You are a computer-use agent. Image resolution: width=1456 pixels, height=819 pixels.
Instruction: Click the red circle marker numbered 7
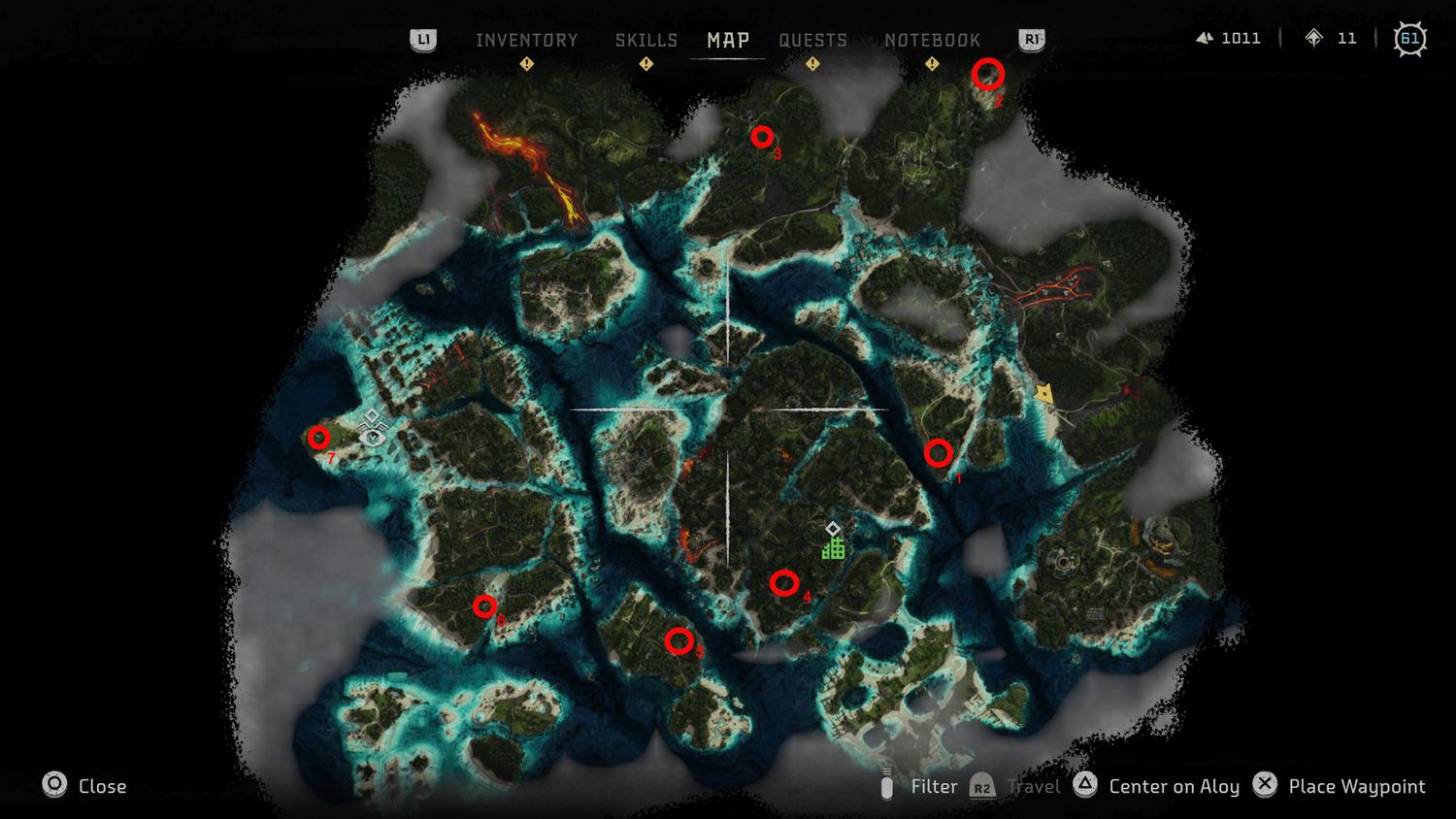coord(318,438)
